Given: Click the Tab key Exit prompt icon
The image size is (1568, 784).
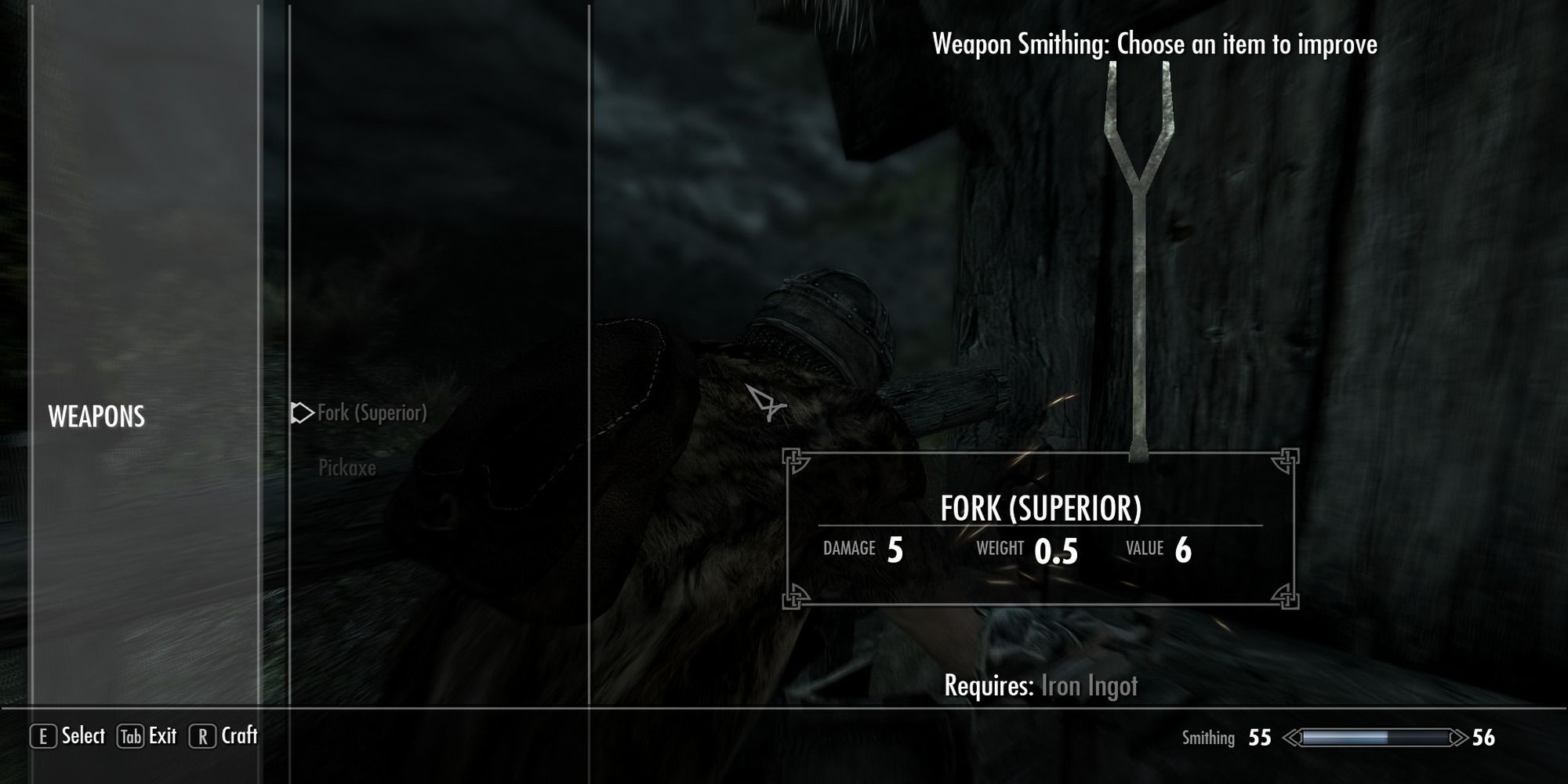Looking at the screenshot, I should coord(130,736).
